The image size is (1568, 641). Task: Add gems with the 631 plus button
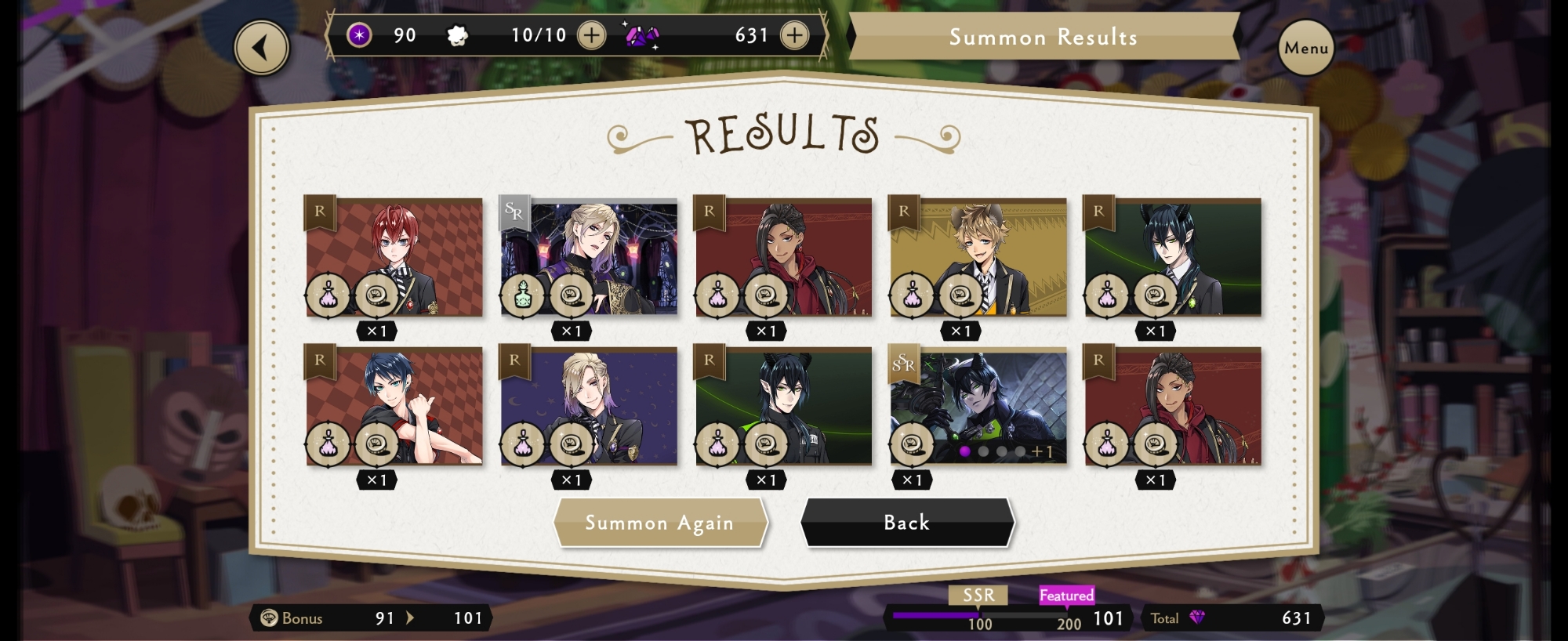click(794, 35)
